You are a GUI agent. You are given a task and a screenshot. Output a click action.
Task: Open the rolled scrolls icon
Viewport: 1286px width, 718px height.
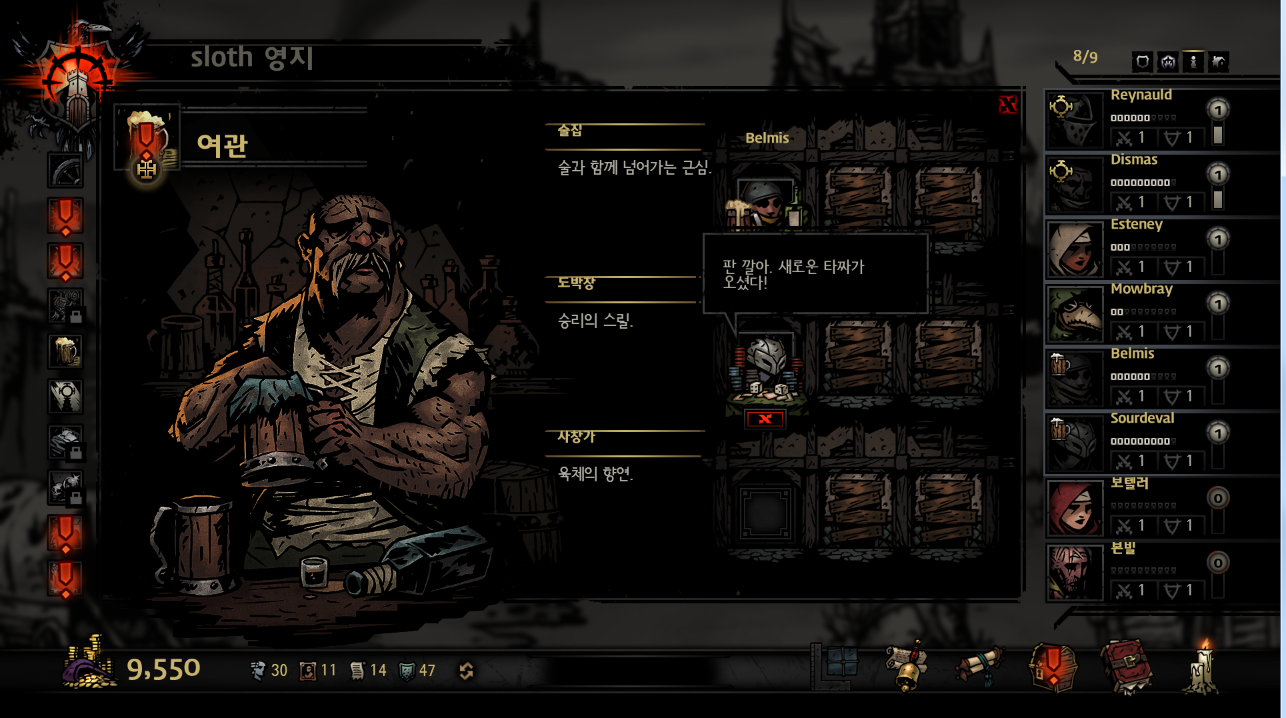[x=980, y=667]
